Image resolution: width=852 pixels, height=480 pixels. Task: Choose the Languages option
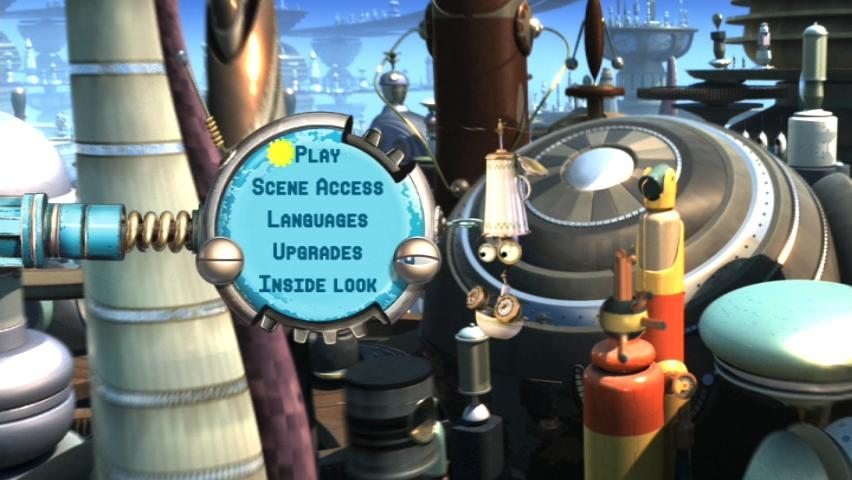pos(317,219)
